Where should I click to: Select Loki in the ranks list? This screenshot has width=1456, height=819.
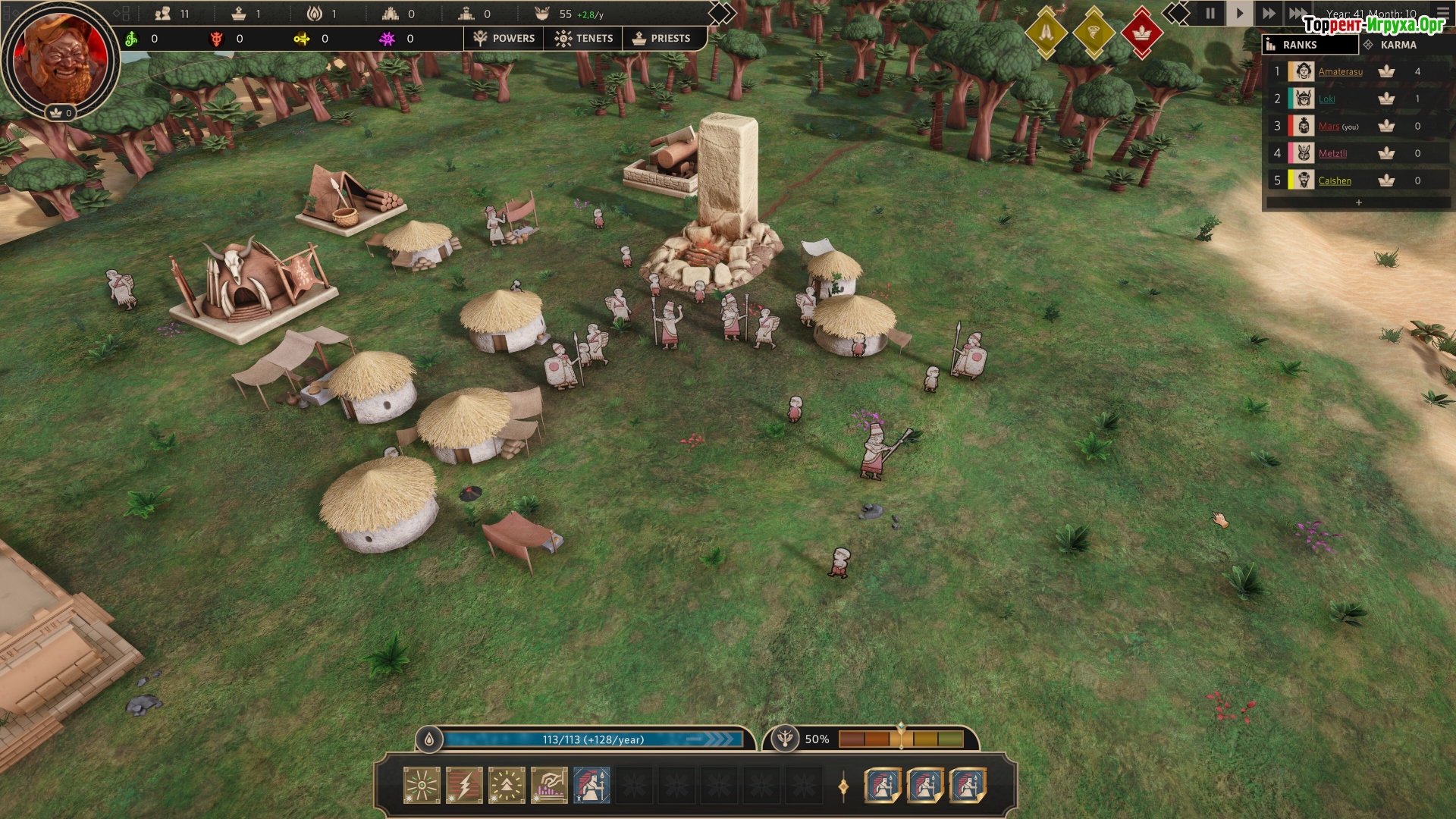point(1326,99)
